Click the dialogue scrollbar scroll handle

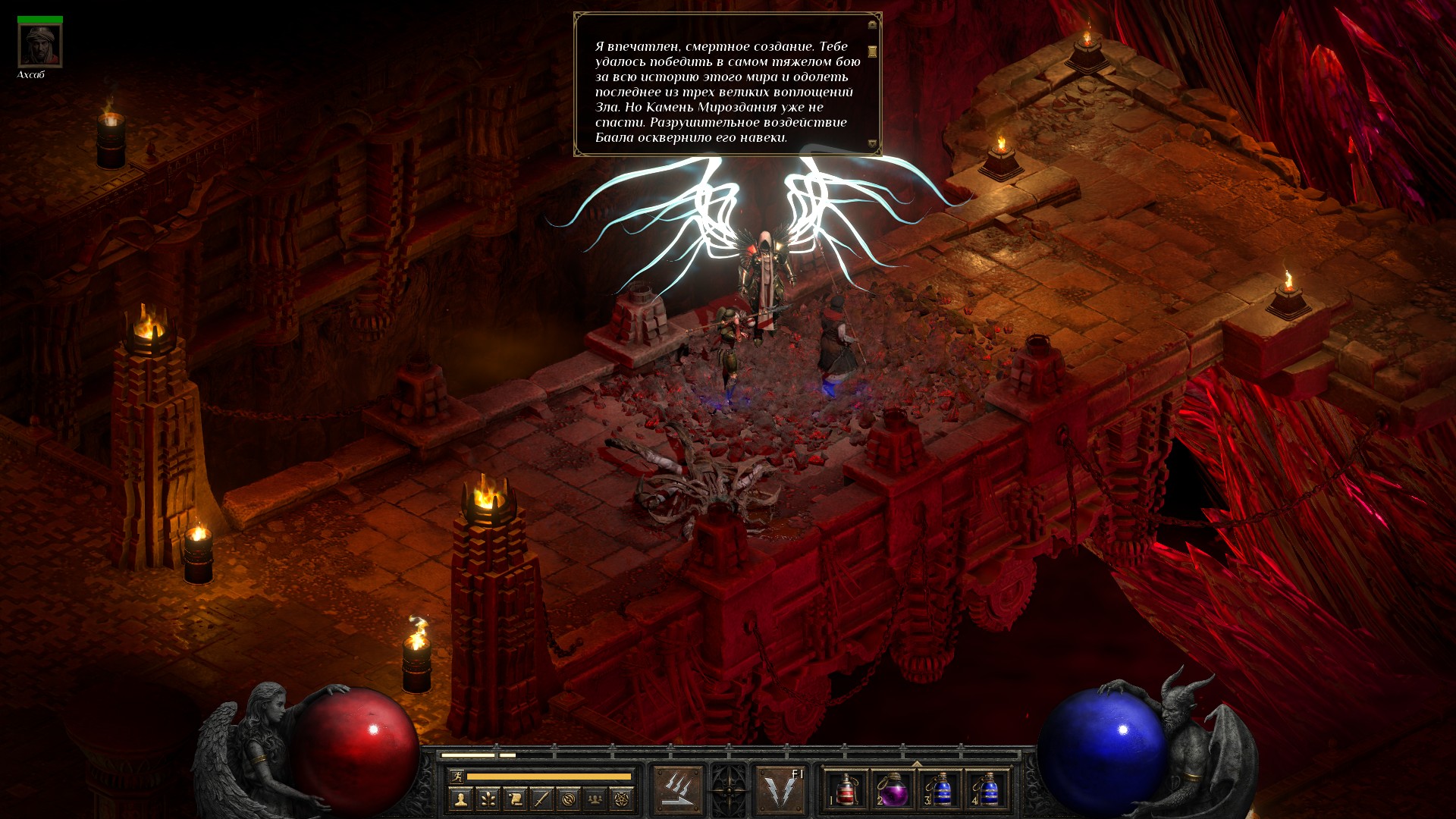pyautogui.click(x=872, y=51)
